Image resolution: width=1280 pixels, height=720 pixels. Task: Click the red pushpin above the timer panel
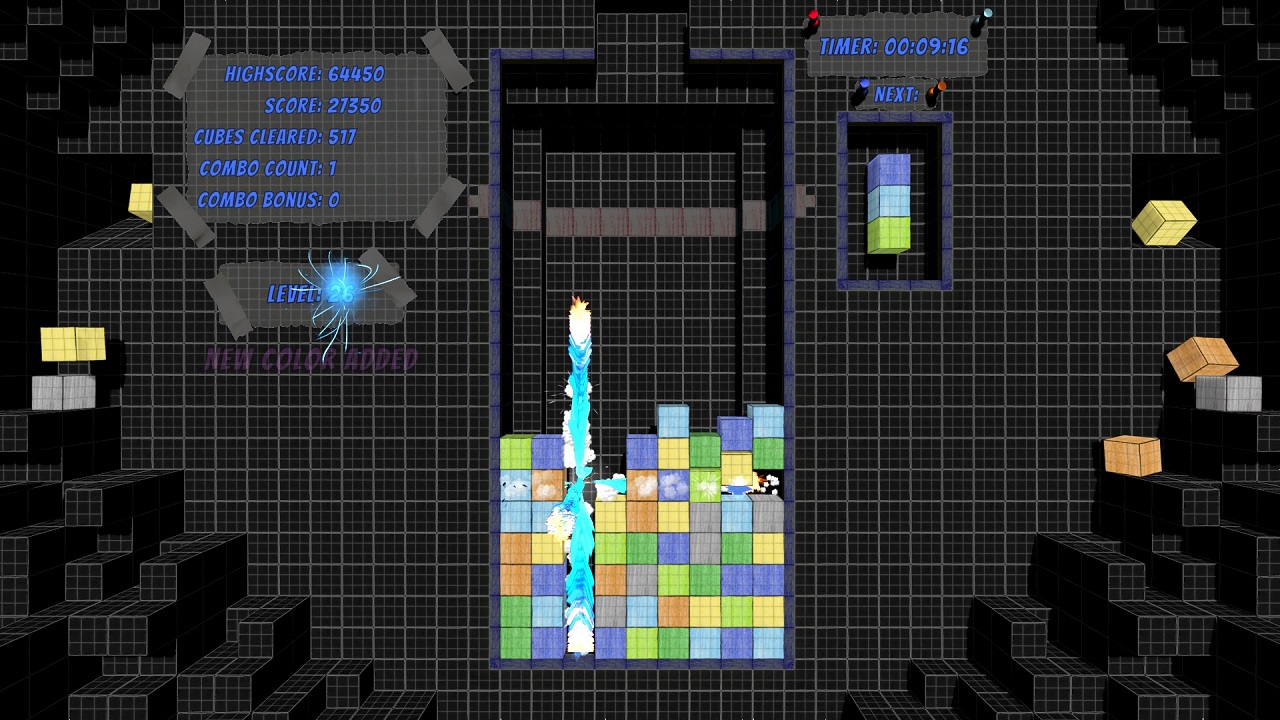tap(812, 17)
